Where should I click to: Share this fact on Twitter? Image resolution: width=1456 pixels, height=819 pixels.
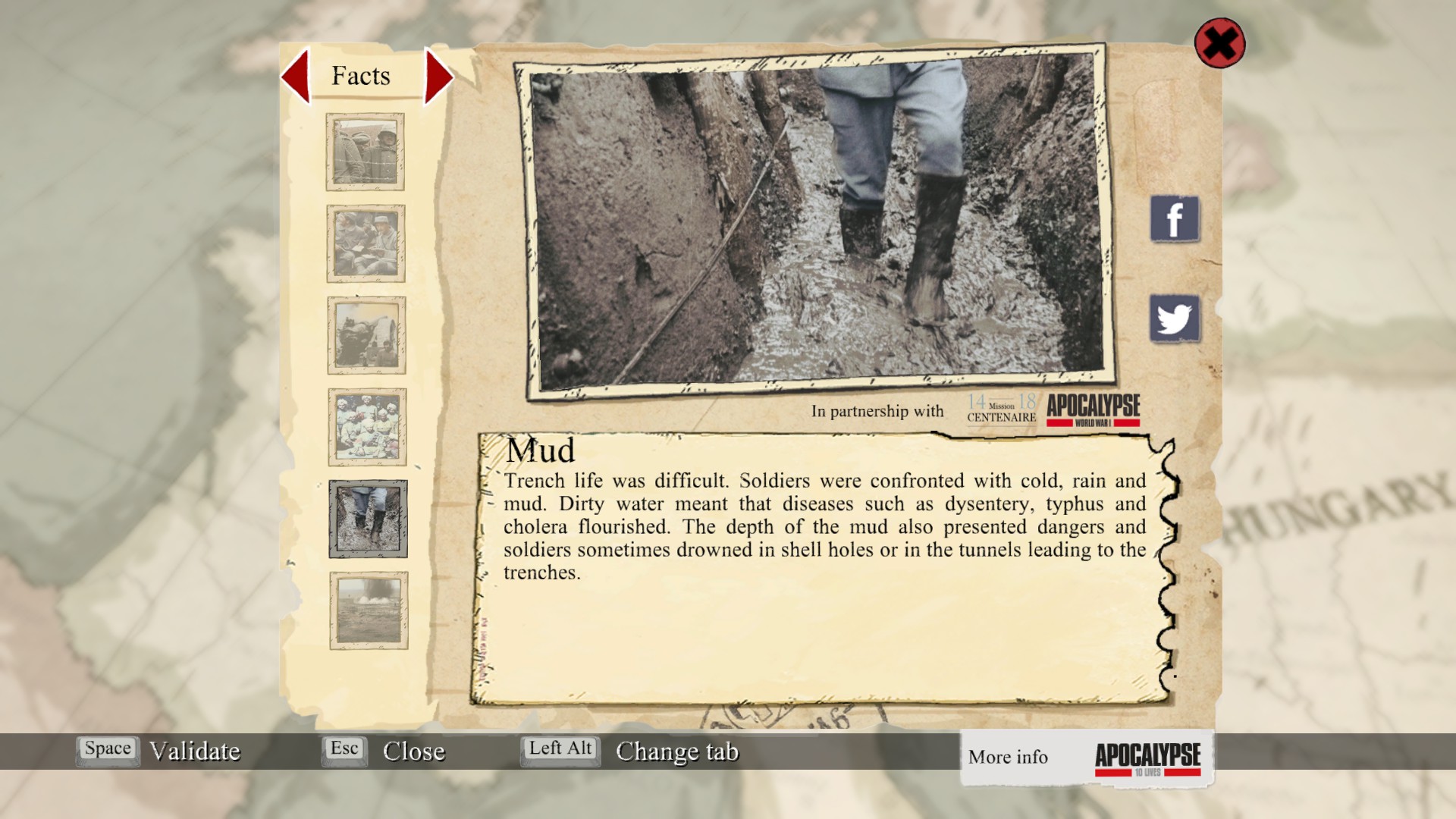1175,318
